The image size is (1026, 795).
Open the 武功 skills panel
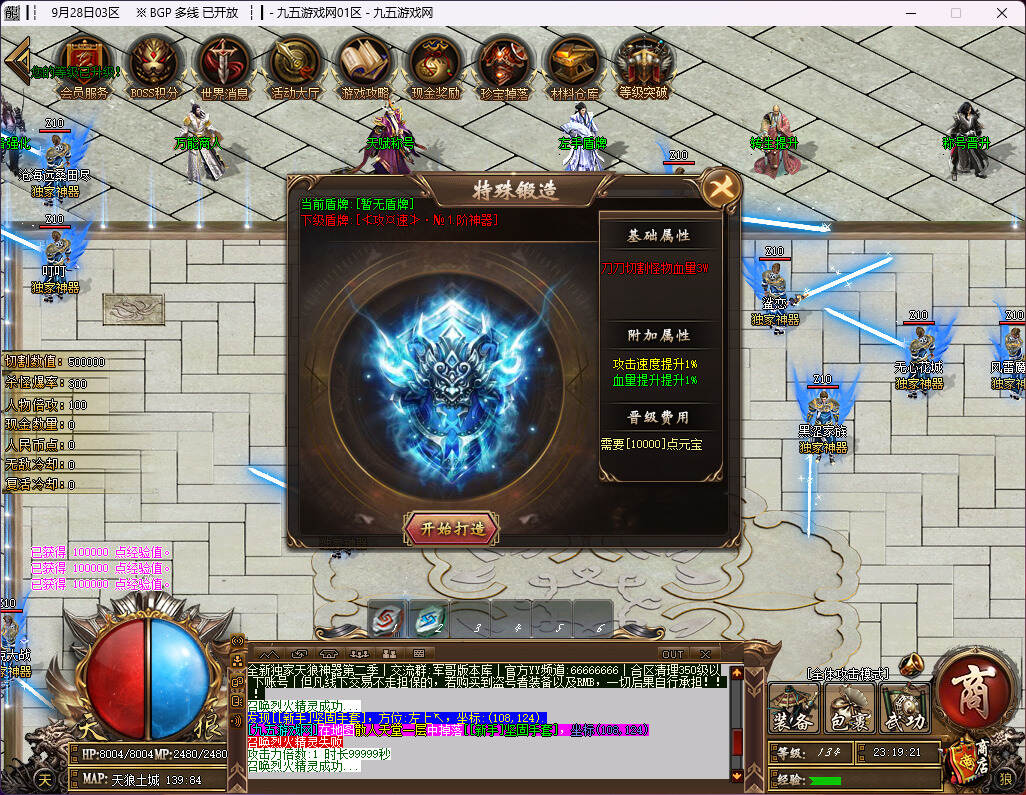pyautogui.click(x=903, y=708)
